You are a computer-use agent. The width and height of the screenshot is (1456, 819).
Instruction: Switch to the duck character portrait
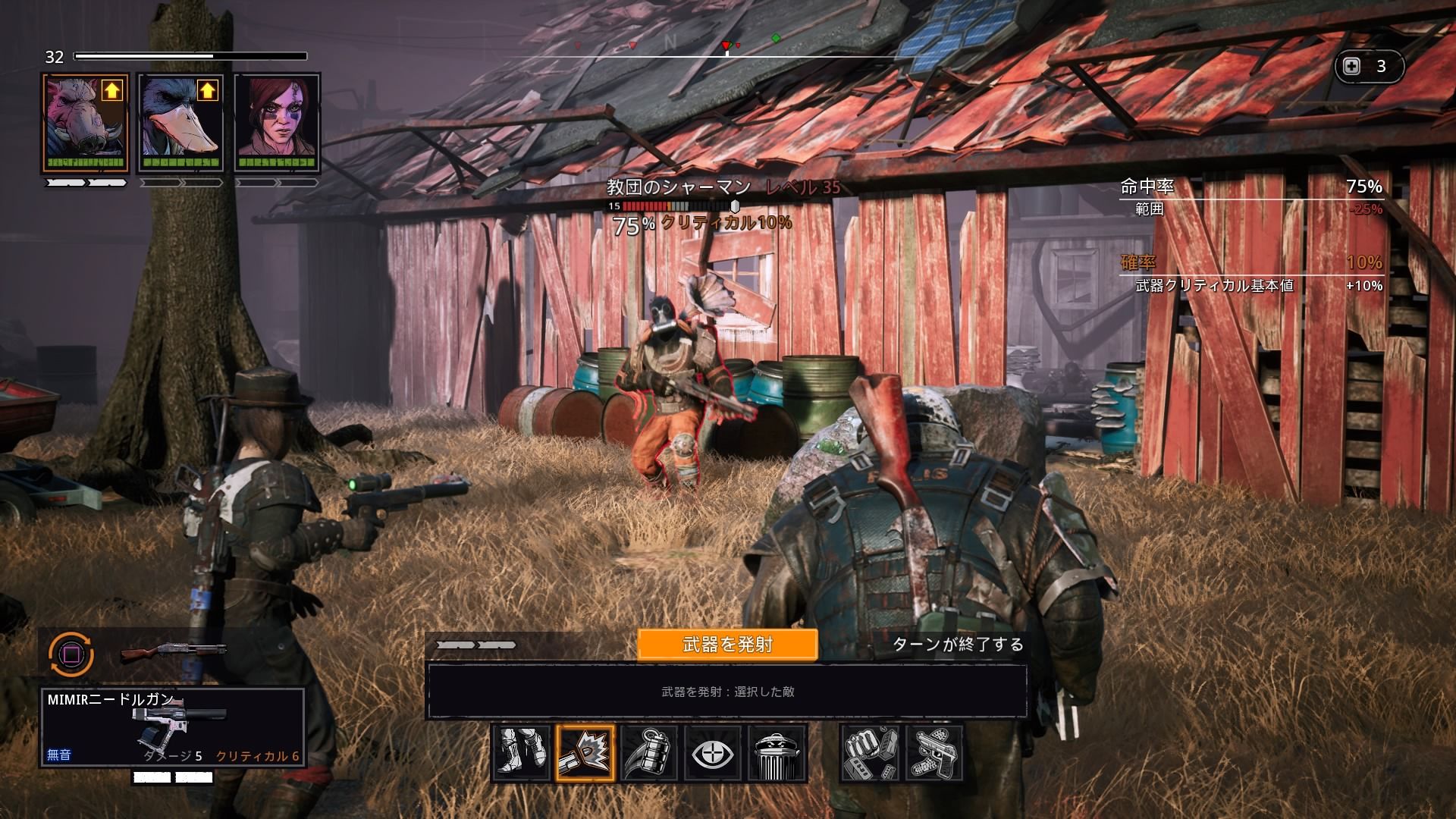tap(180, 121)
